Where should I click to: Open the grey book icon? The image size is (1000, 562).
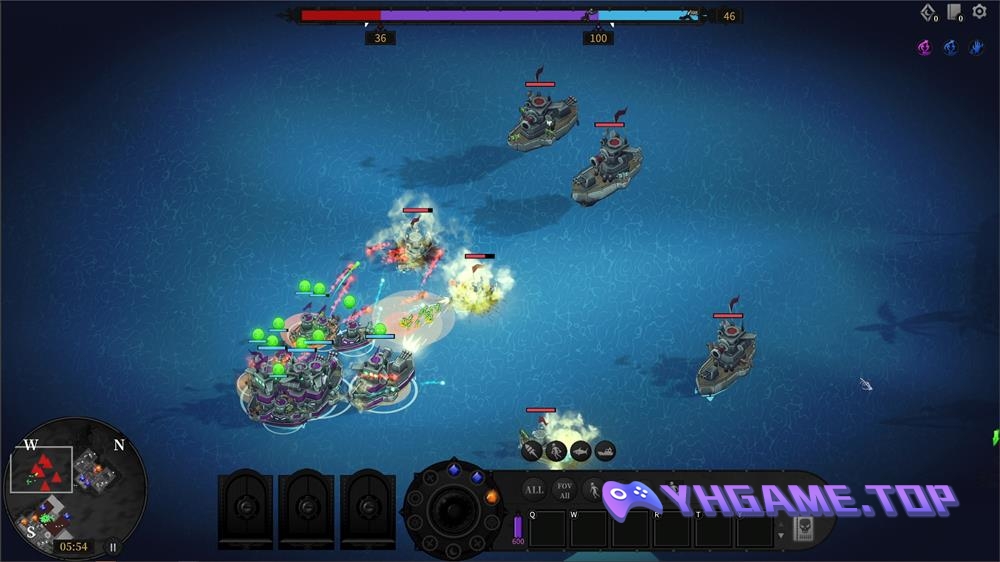[954, 12]
